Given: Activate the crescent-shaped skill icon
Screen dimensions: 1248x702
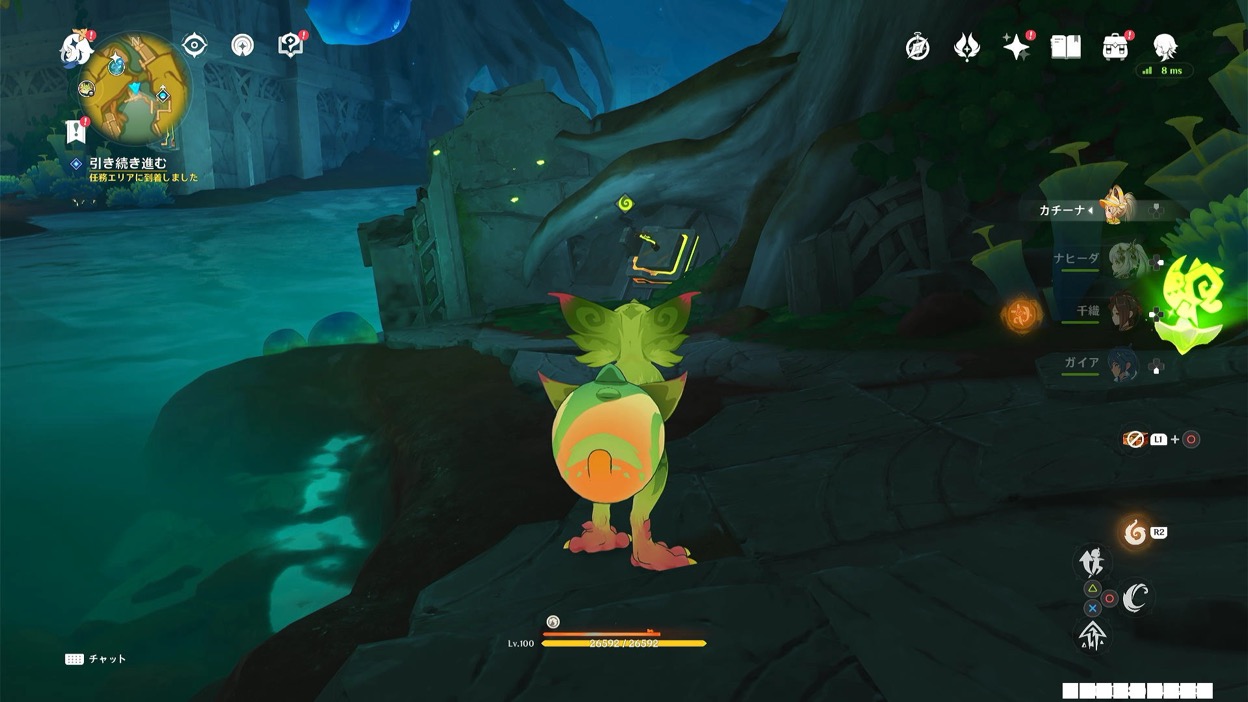Looking at the screenshot, I should click(x=1135, y=598).
